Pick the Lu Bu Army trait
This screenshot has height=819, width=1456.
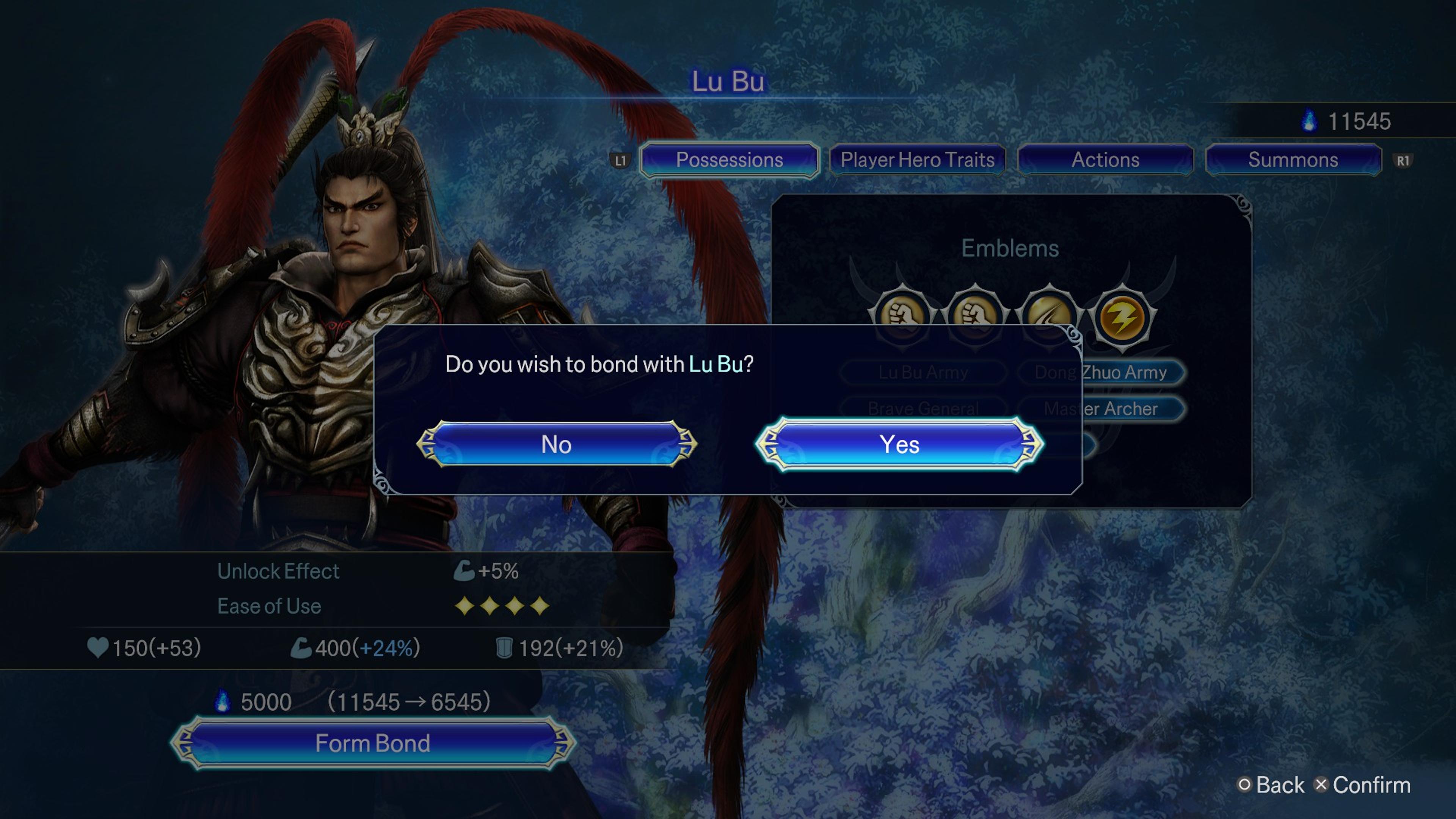[x=923, y=372]
